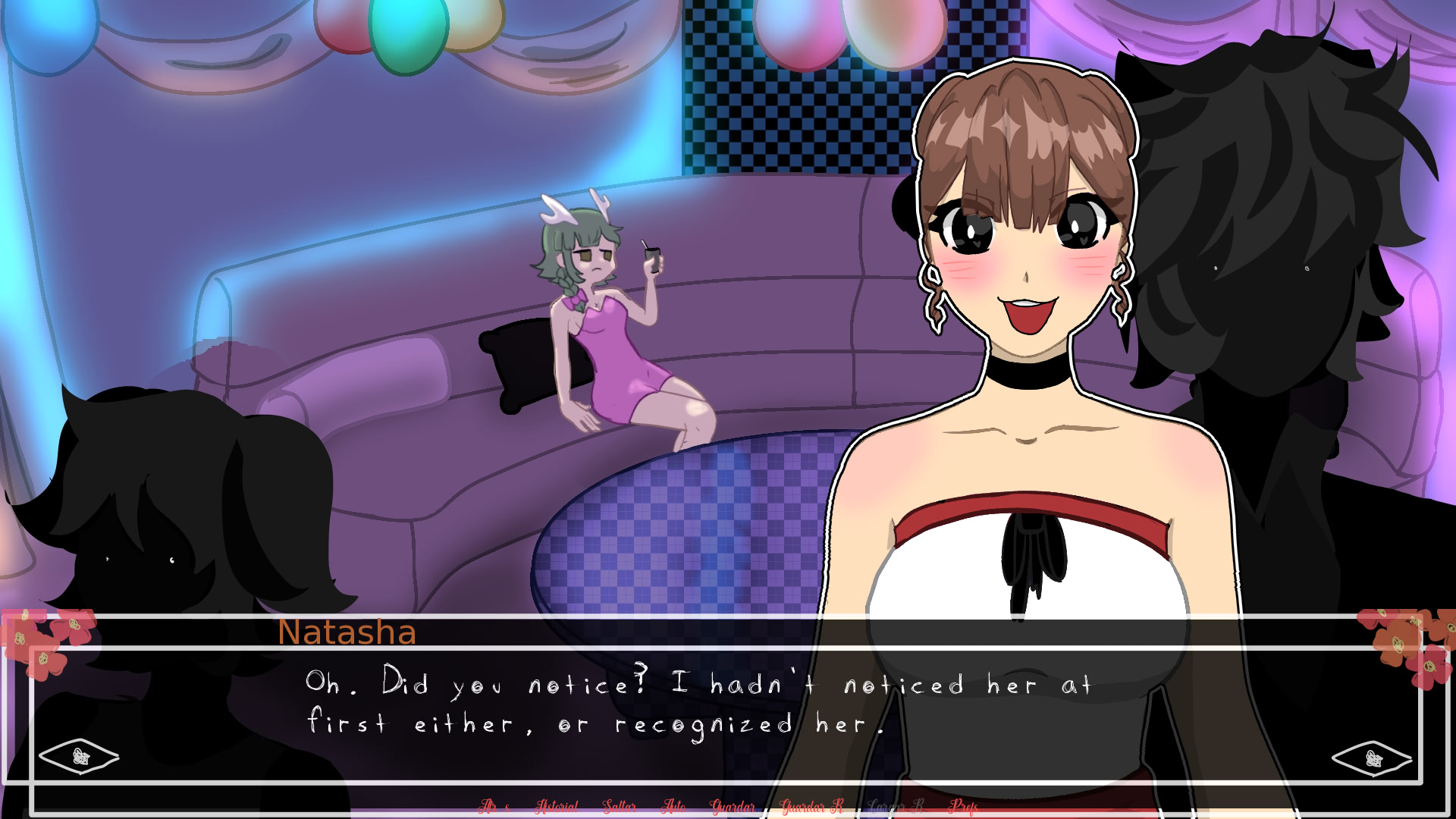Open the Guardar save menu
Viewport: 1456px width, 819px height.
coord(732,806)
